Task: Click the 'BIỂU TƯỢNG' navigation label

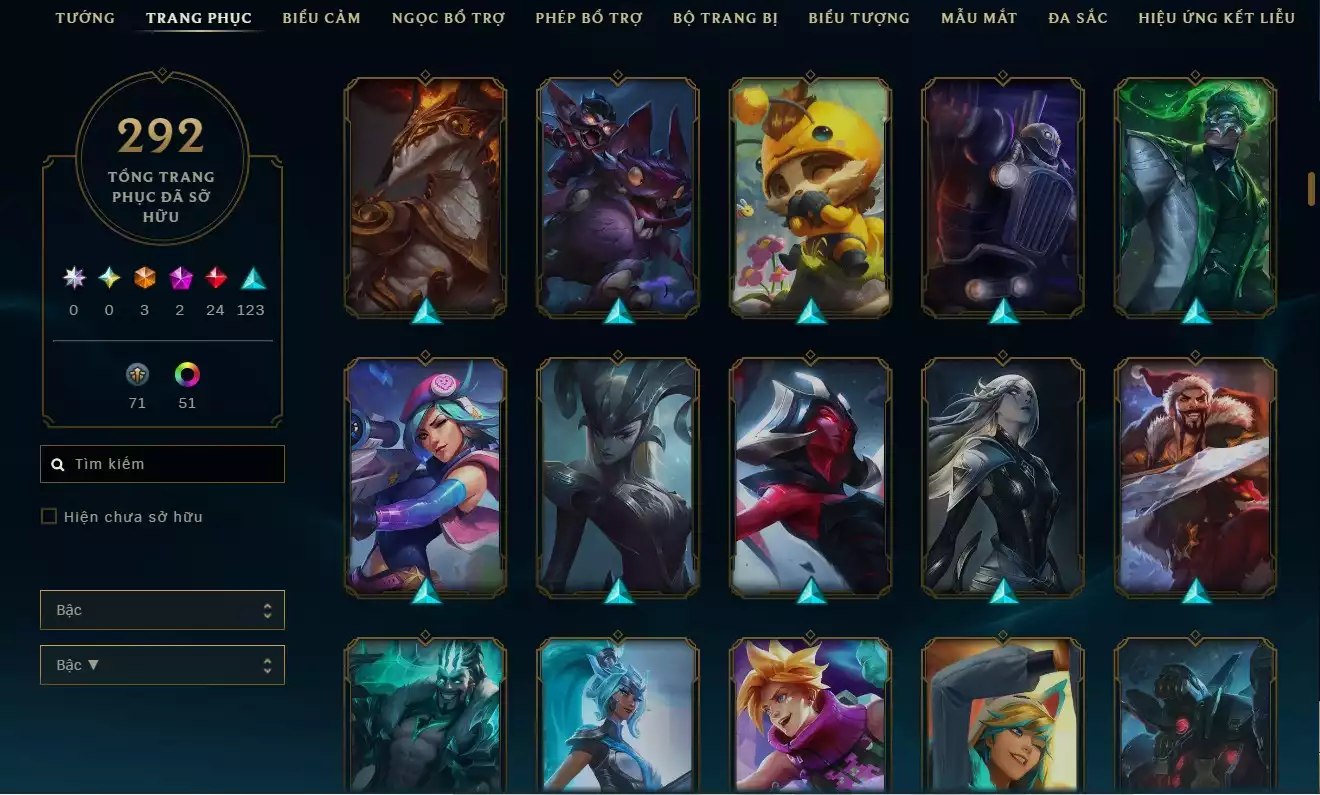Action: (x=856, y=17)
